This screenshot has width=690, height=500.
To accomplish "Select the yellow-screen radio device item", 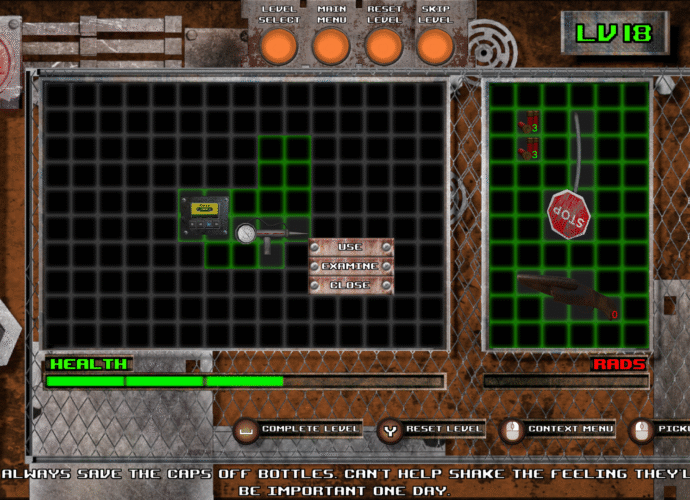I will pos(205,216).
